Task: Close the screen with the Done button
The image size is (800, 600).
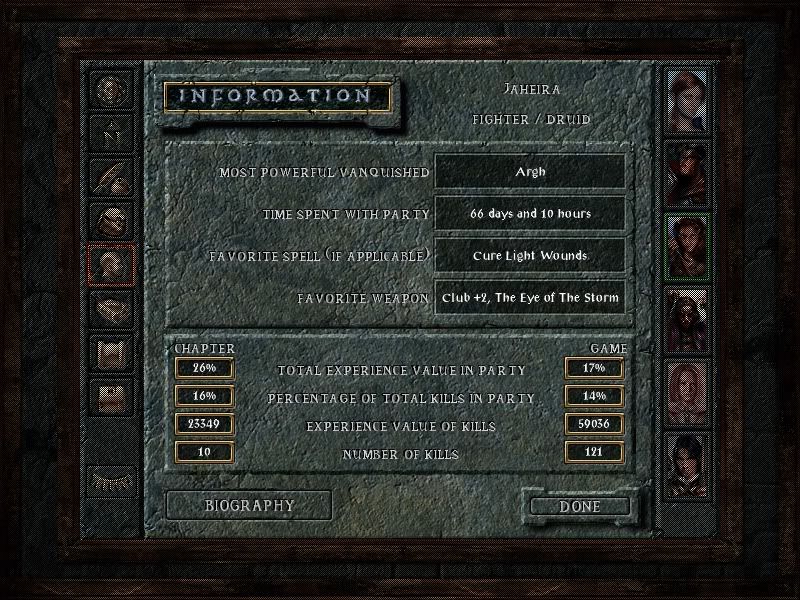Action: point(580,506)
